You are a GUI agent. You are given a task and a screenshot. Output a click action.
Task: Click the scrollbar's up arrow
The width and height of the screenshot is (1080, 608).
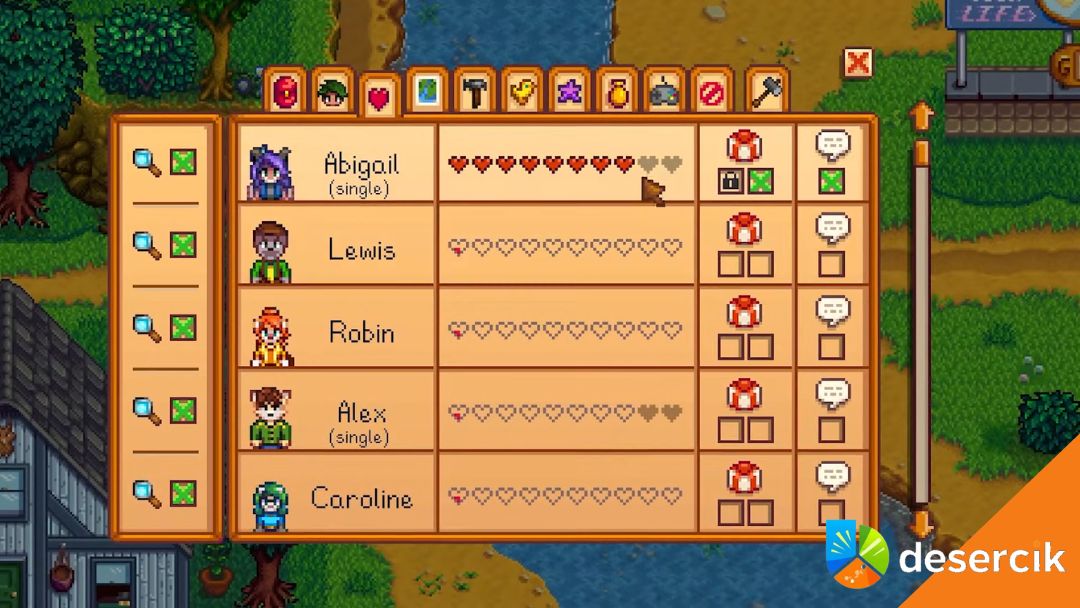[x=921, y=117]
